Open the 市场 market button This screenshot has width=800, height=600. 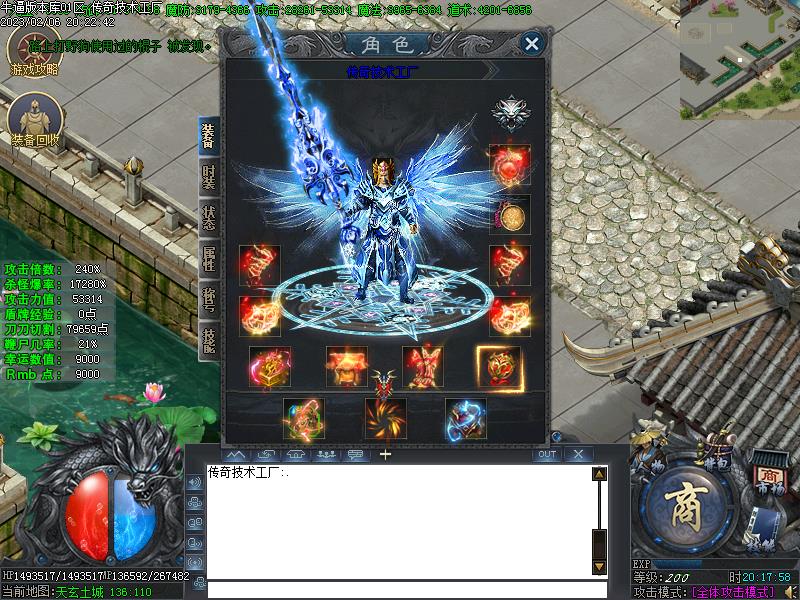coord(767,476)
